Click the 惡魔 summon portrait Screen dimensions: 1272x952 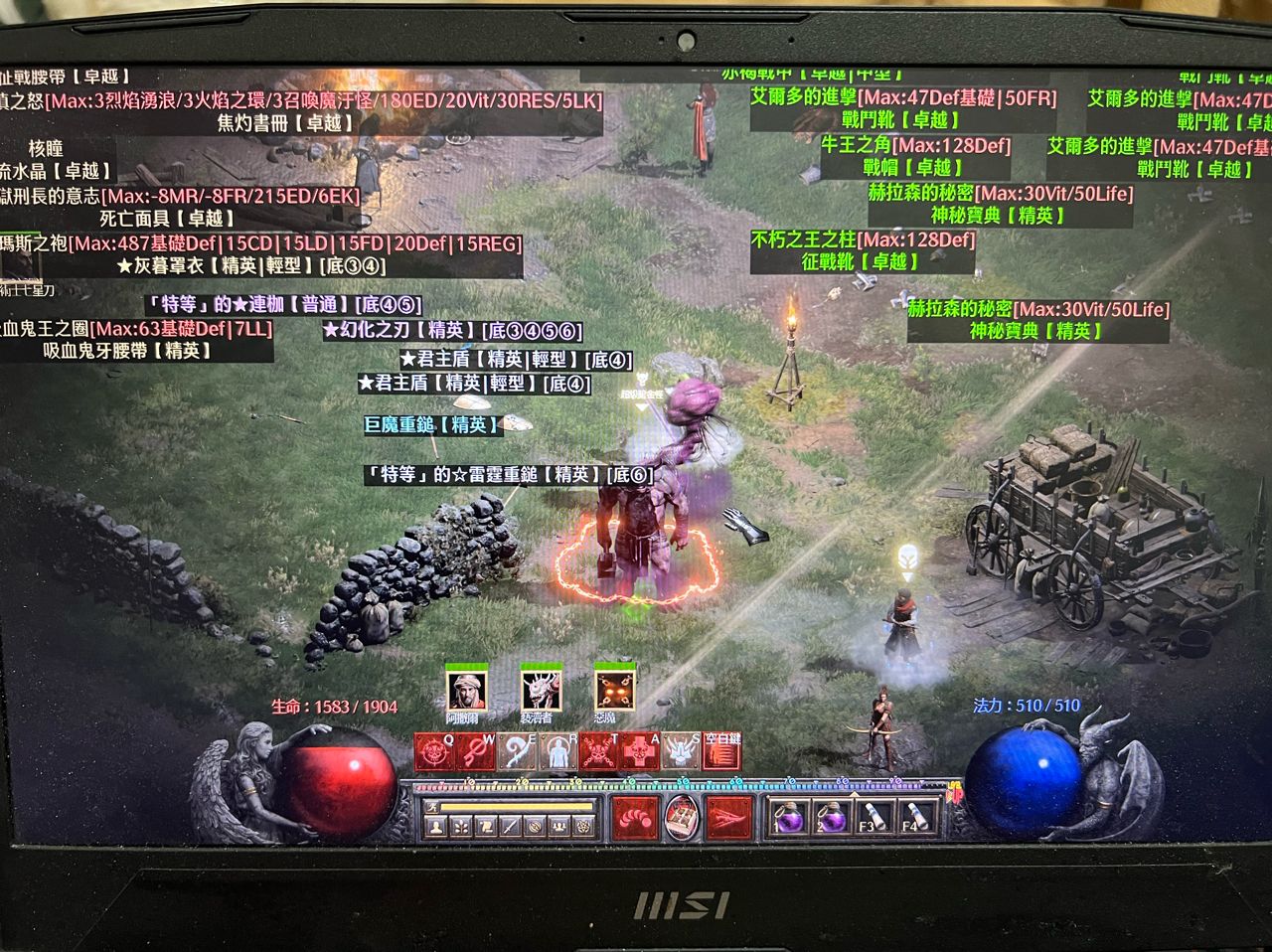coord(614,689)
